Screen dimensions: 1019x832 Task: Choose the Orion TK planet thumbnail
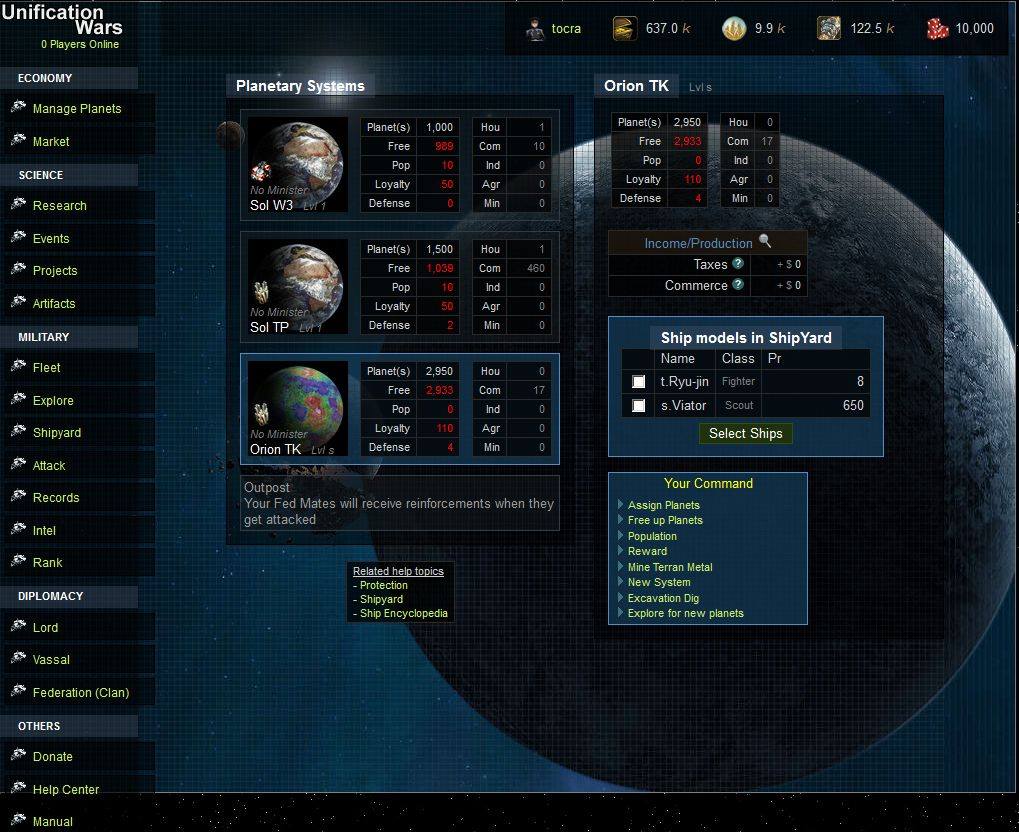296,409
